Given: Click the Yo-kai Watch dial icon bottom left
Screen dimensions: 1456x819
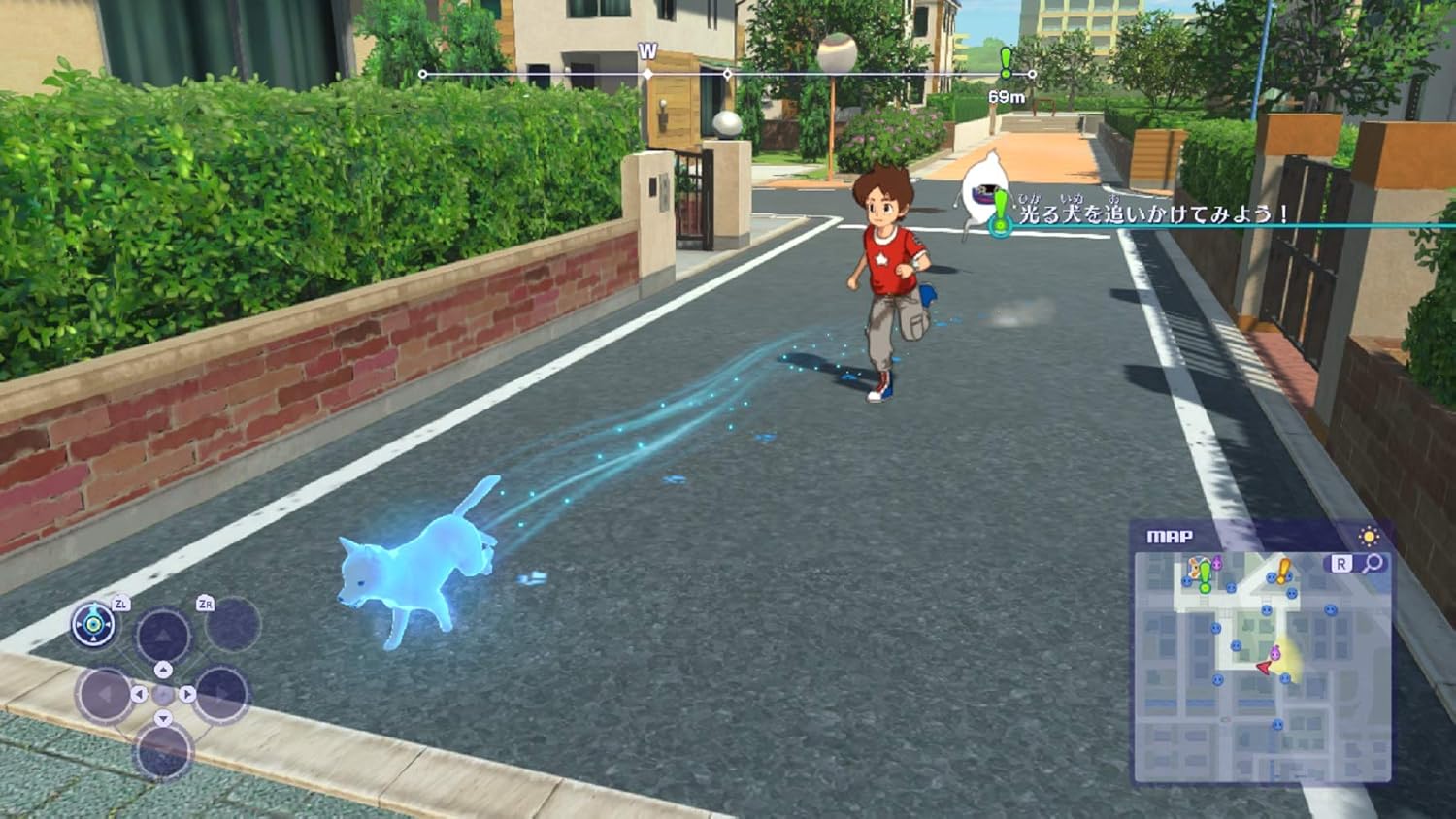Looking at the screenshot, I should [93, 625].
